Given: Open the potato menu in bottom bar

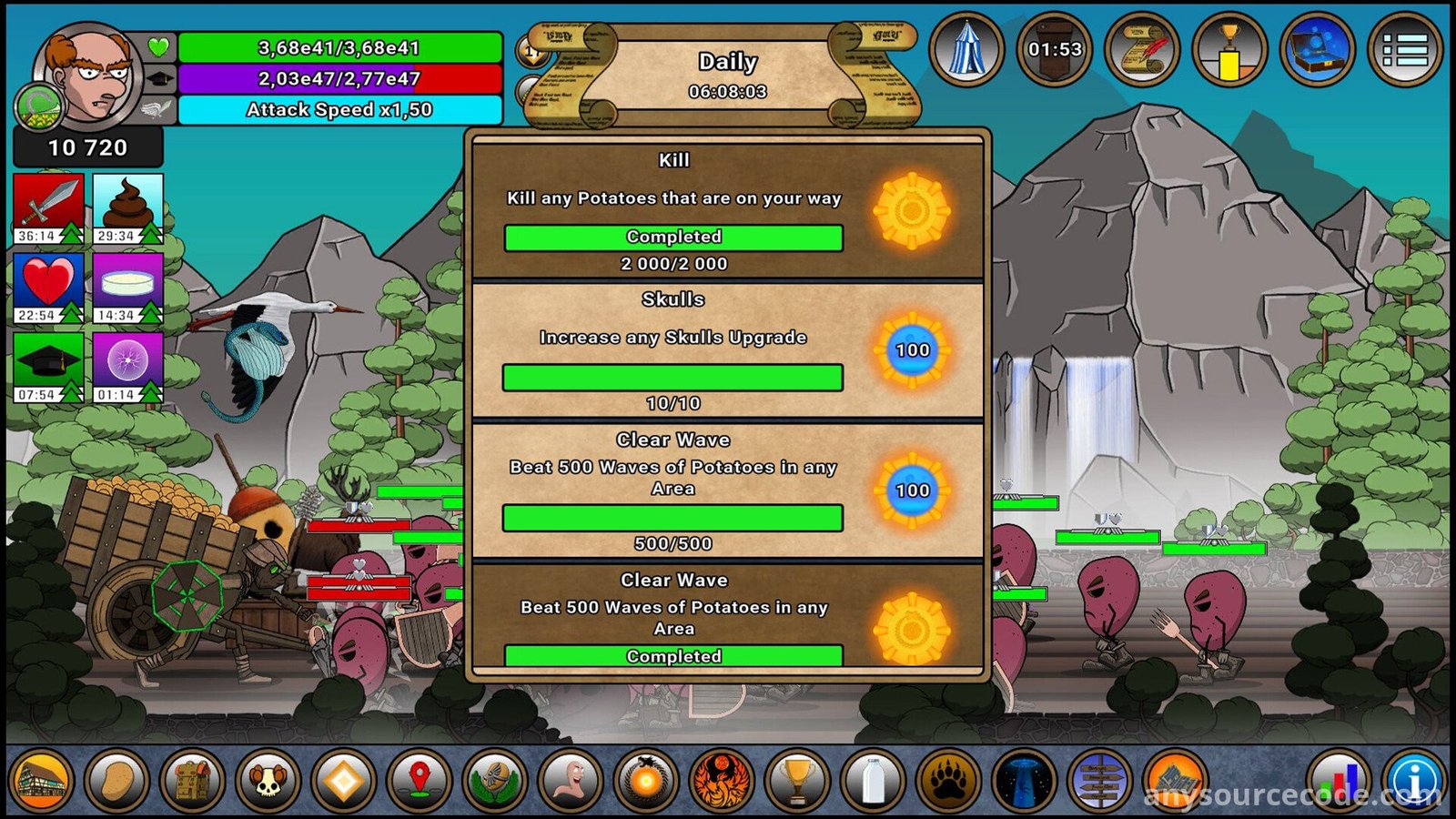Looking at the screenshot, I should pos(116,781).
